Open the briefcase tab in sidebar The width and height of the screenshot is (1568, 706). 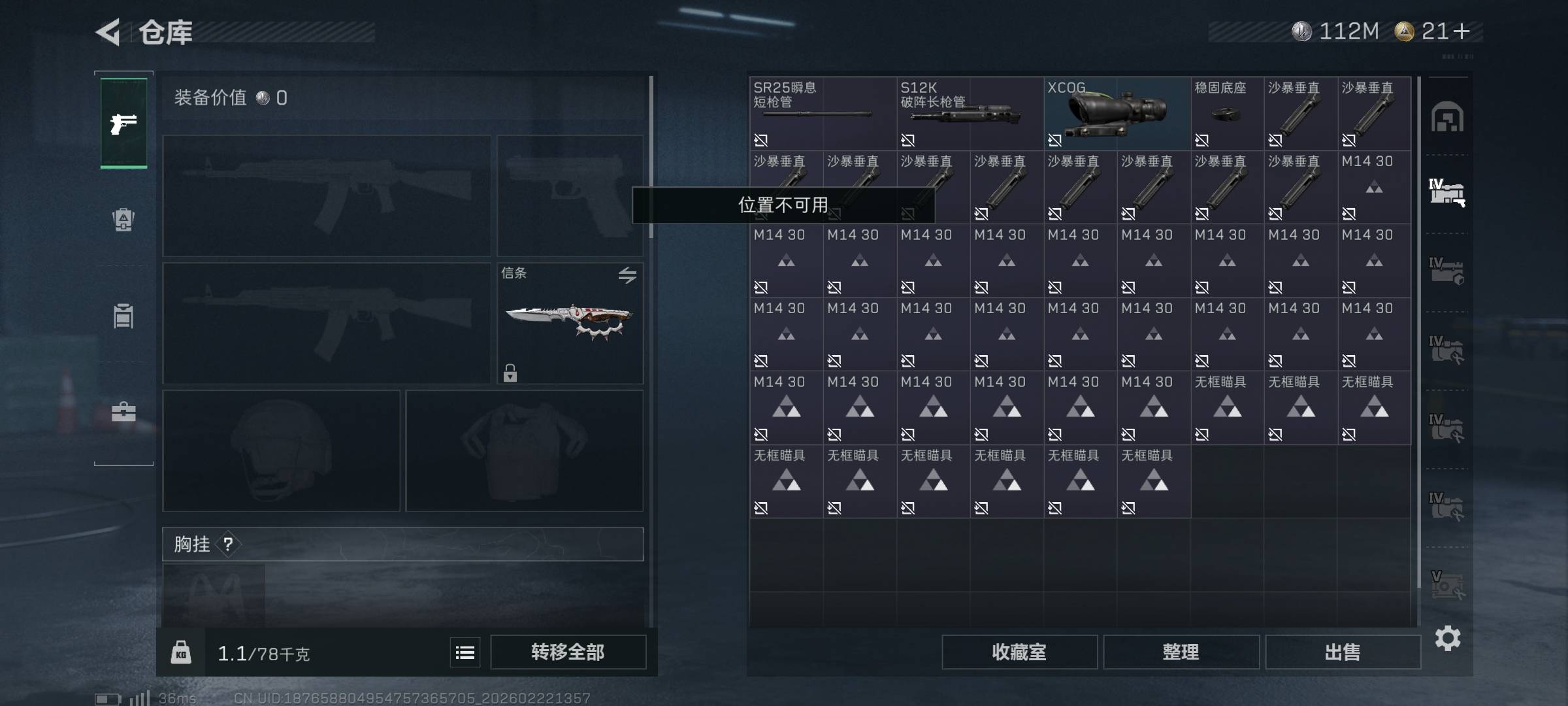(123, 412)
